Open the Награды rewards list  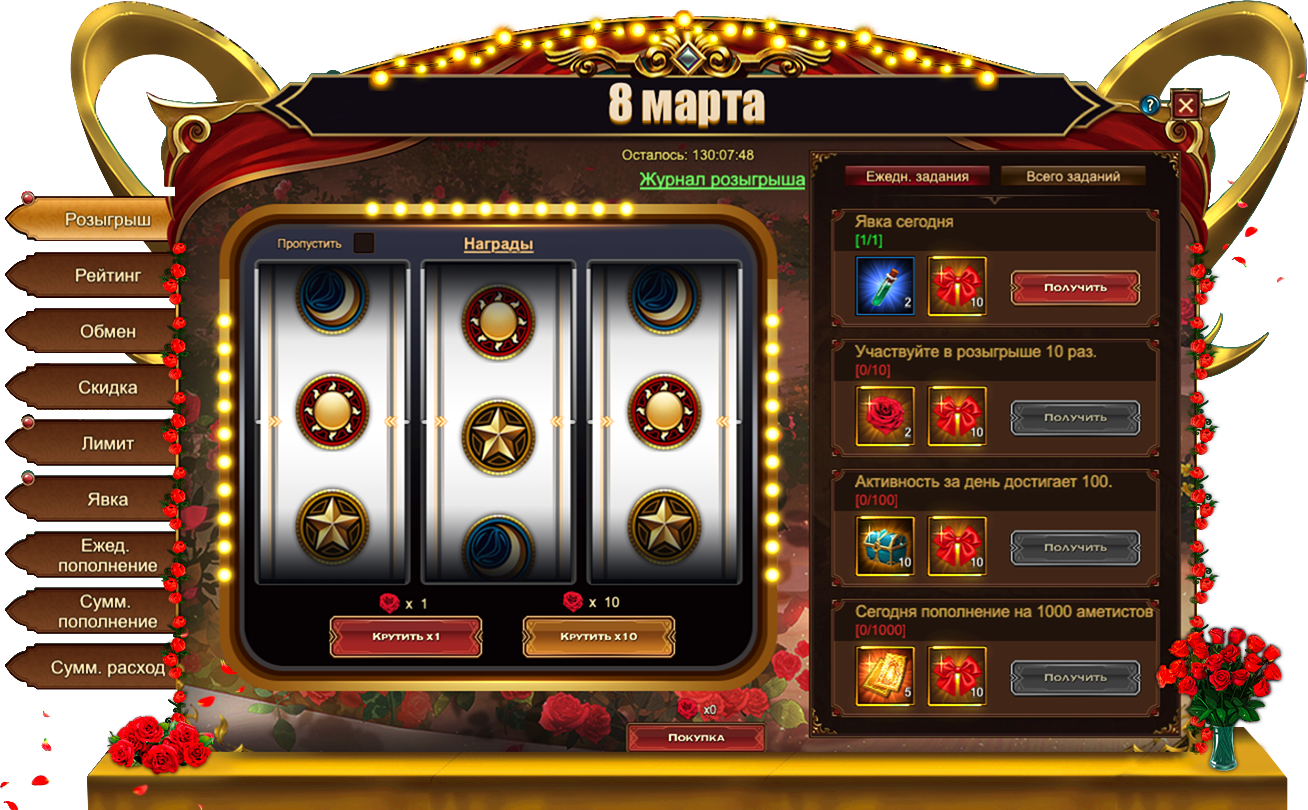point(498,244)
